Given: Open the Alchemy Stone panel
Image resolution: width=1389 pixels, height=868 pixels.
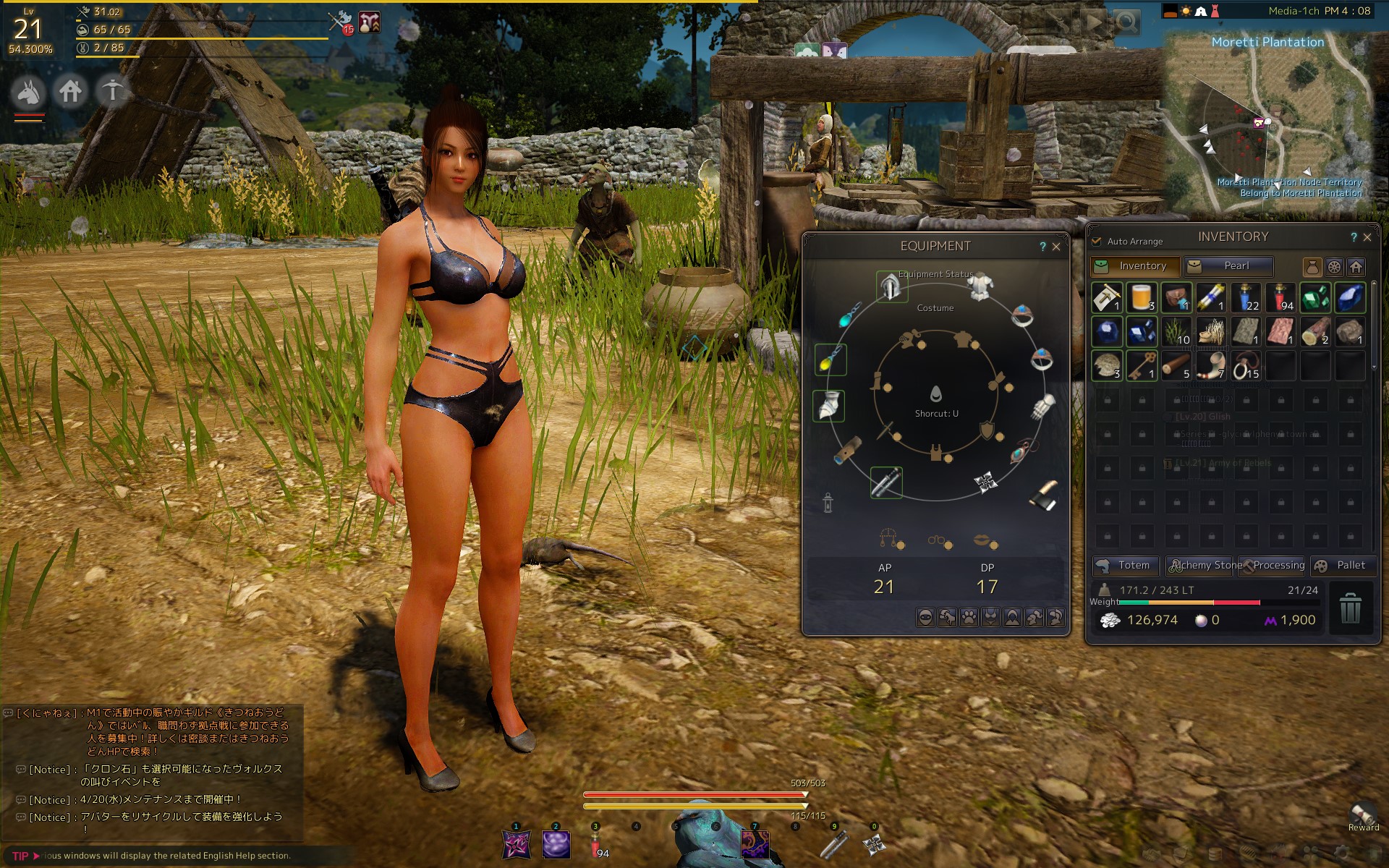Looking at the screenshot, I should (1202, 566).
